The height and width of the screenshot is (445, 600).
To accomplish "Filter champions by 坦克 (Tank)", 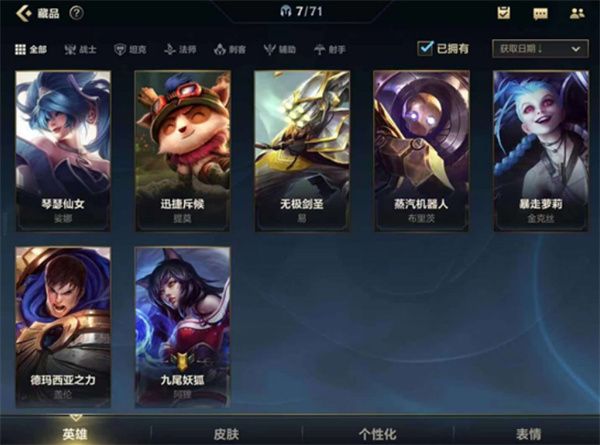I will coord(130,49).
